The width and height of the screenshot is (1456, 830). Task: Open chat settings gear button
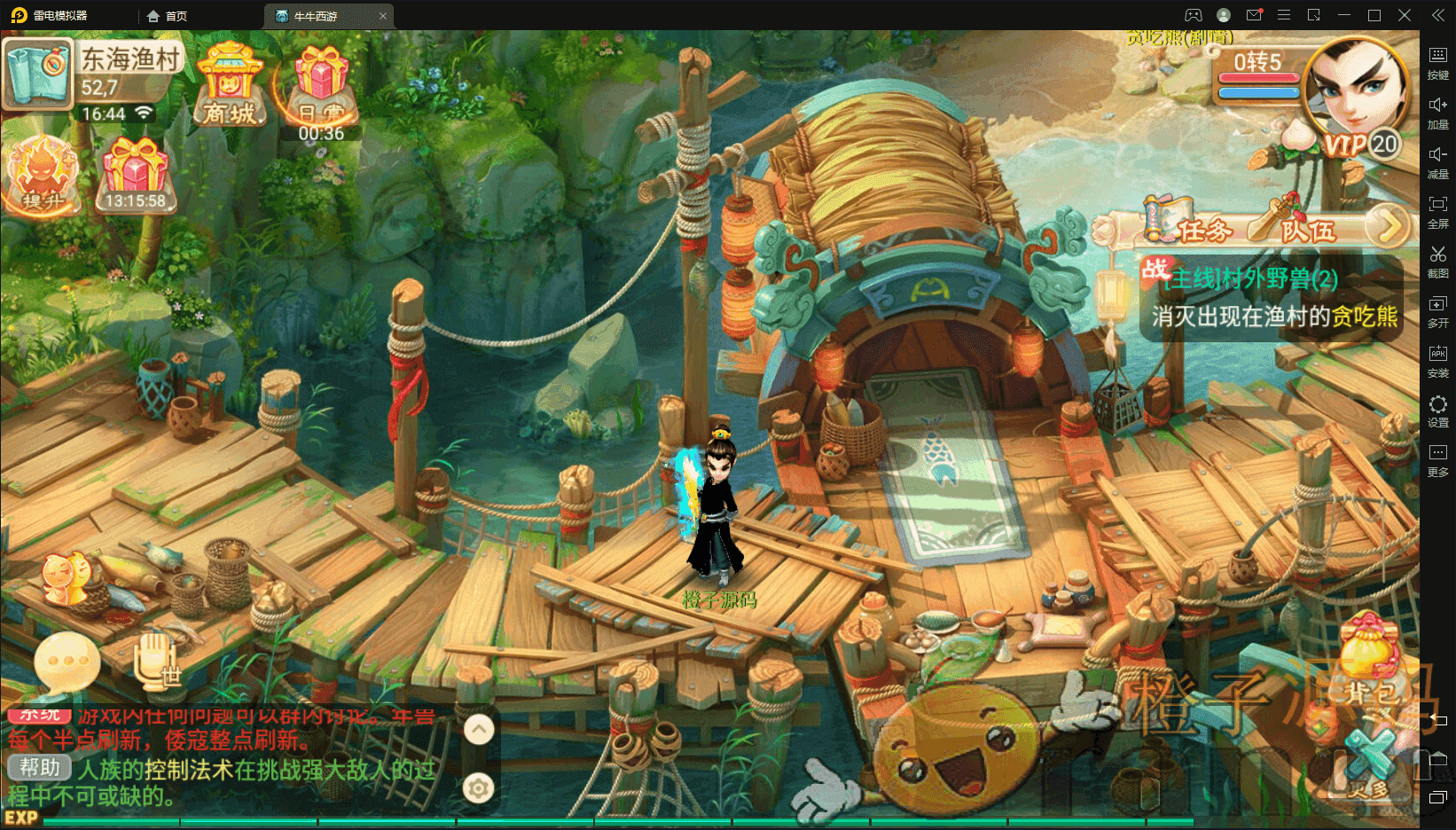[479, 787]
